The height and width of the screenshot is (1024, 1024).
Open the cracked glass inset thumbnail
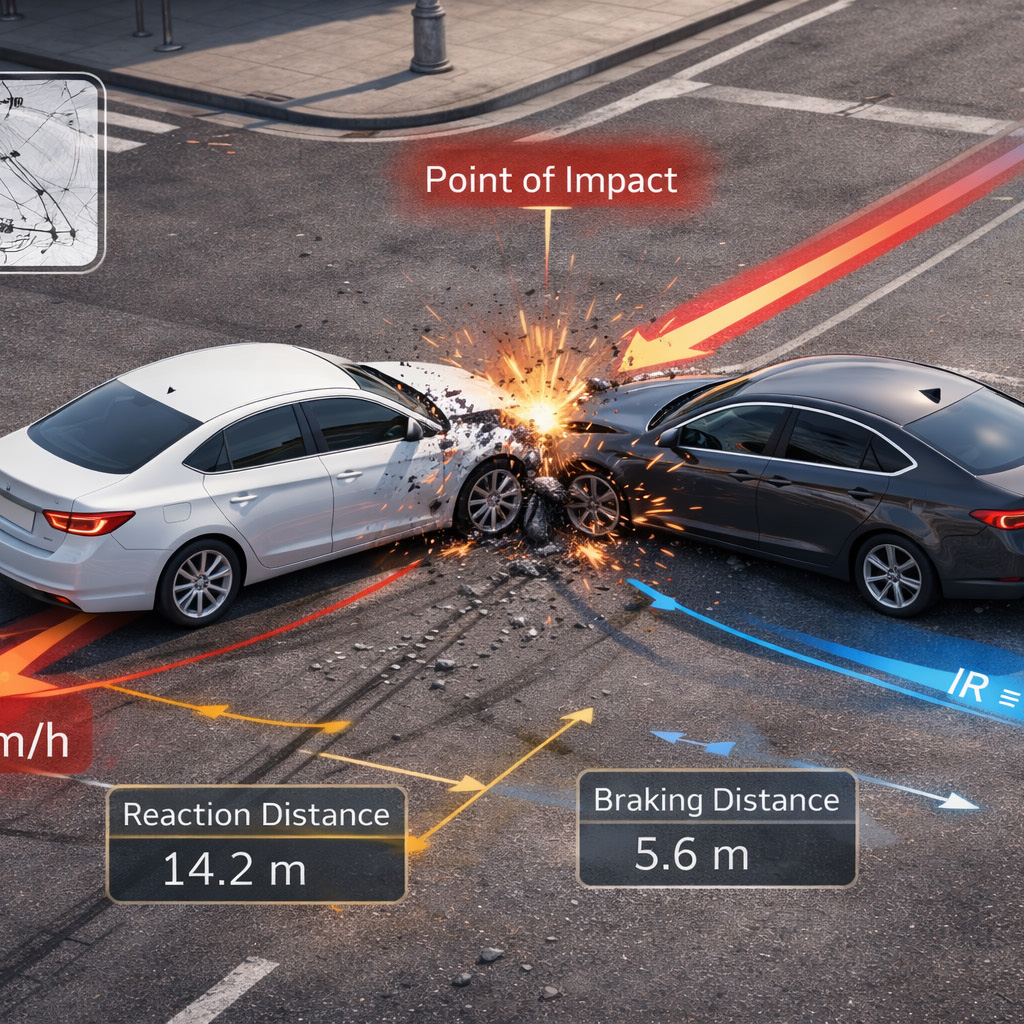pyautogui.click(x=48, y=172)
